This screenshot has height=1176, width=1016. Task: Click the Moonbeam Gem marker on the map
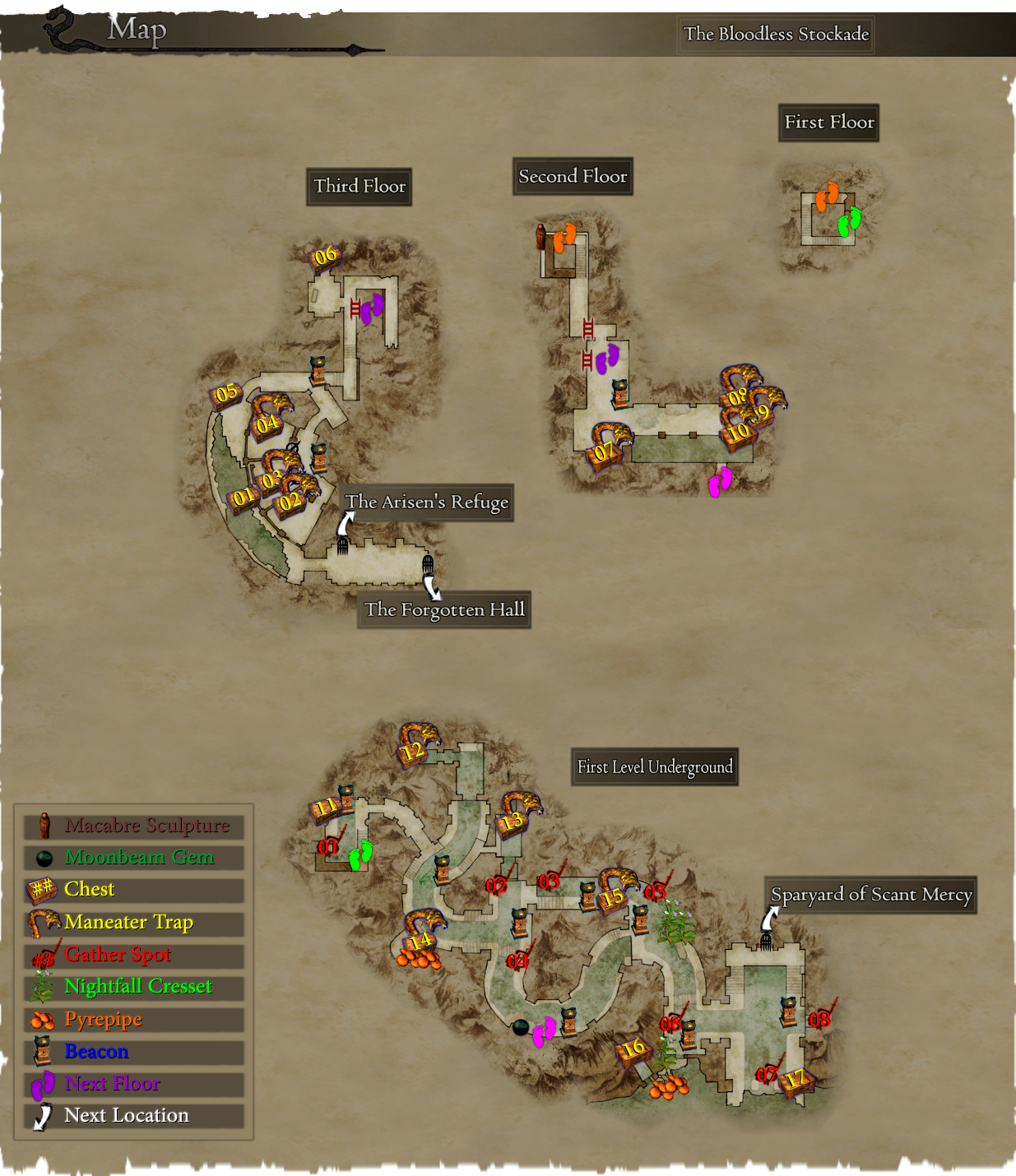click(520, 1027)
